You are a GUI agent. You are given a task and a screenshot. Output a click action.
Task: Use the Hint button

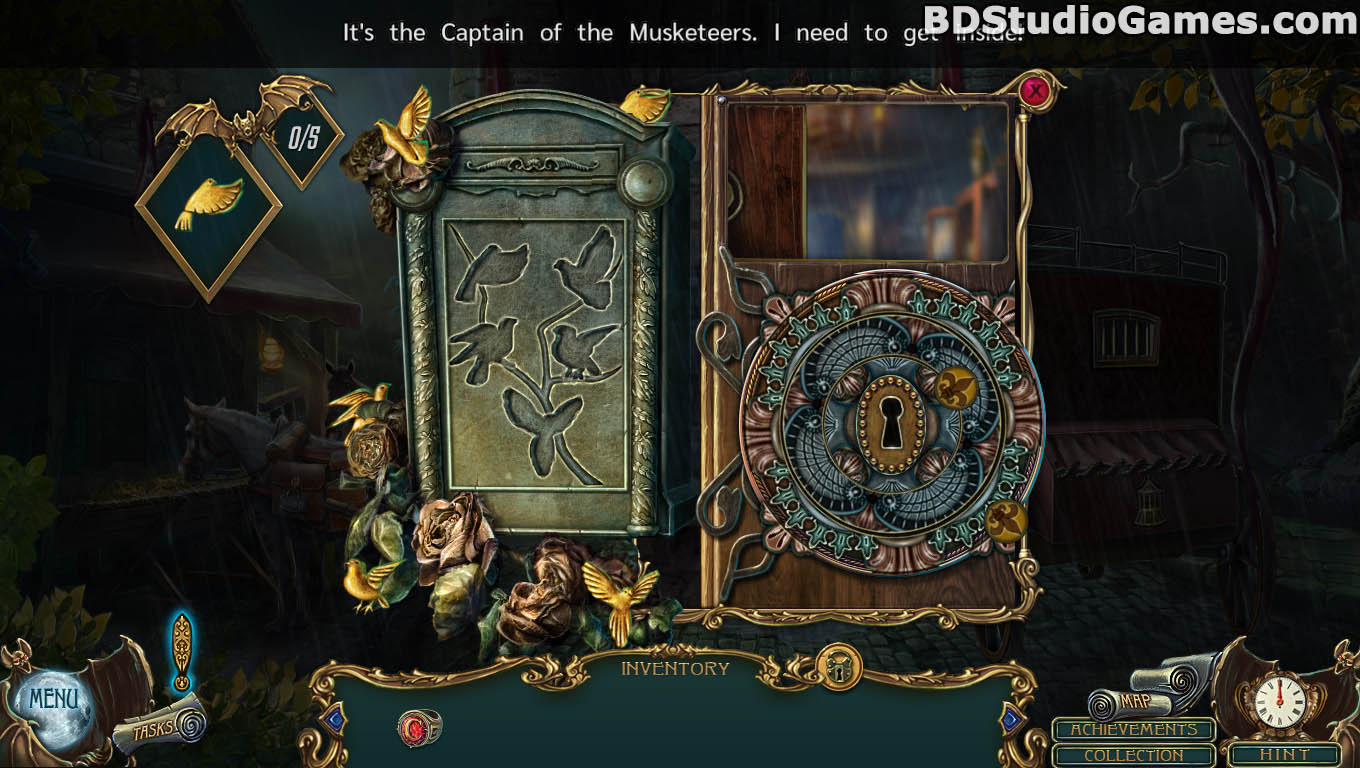coord(1284,756)
